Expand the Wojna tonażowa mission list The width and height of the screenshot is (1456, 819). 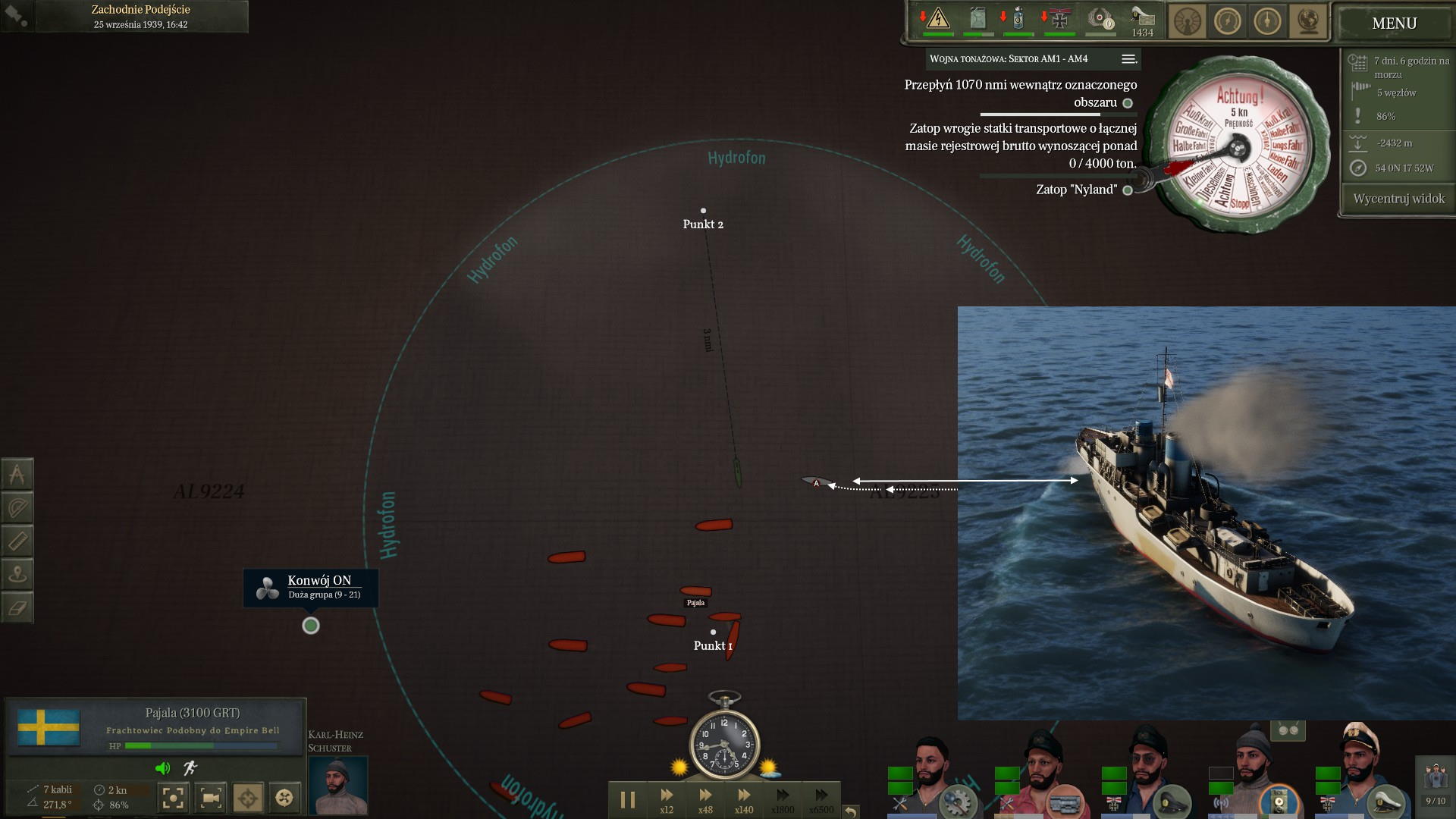pos(1128,59)
